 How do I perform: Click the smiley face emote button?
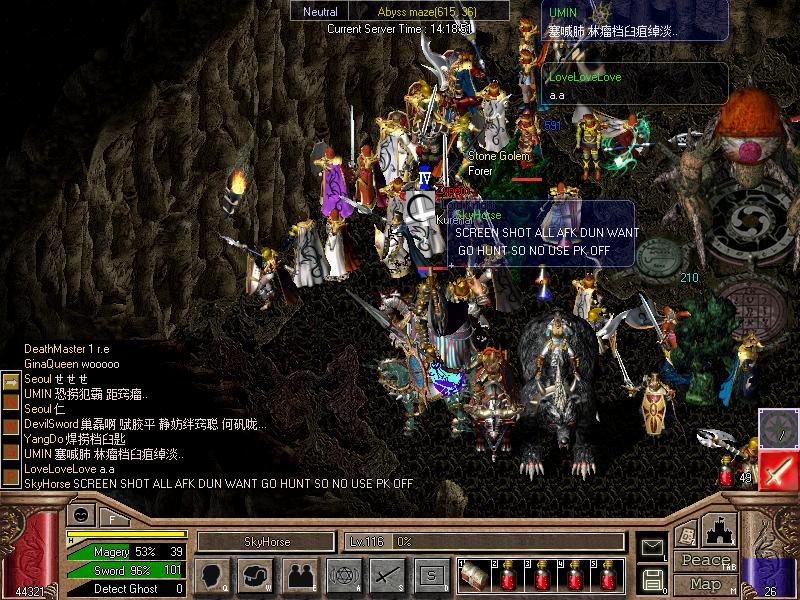(80, 513)
